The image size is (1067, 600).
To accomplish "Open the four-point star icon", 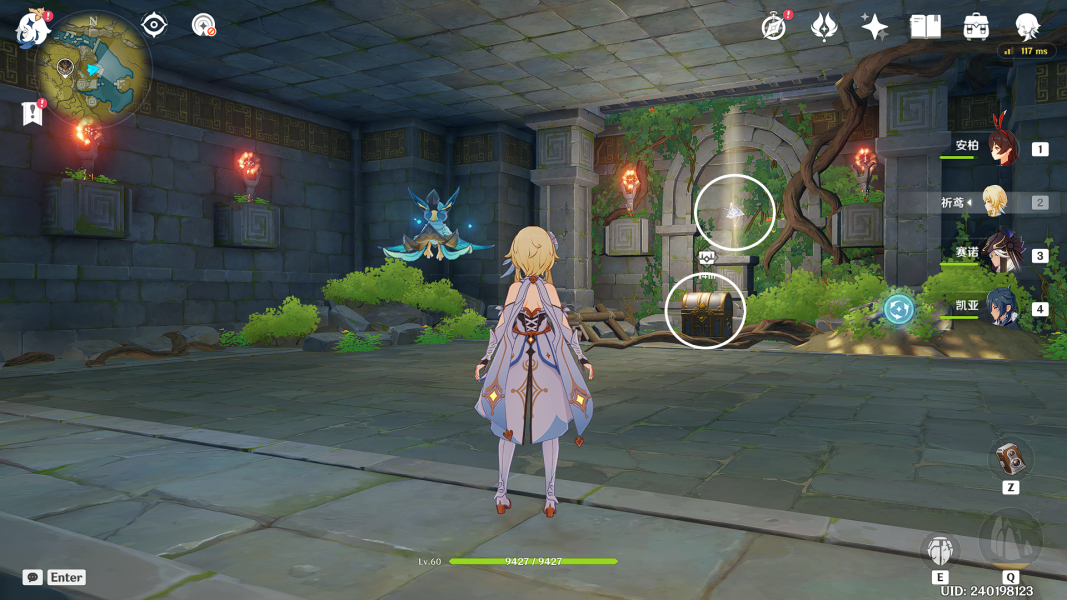I will [874, 27].
